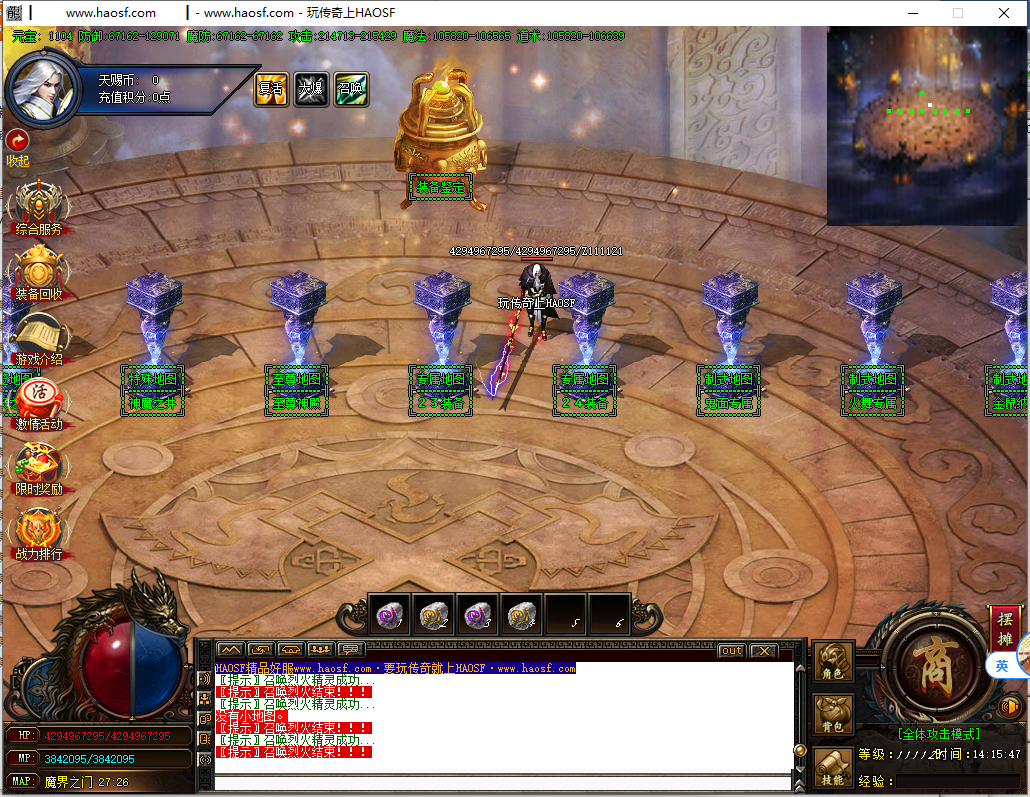Use the gold scroll in hotbar slot 2

point(433,616)
